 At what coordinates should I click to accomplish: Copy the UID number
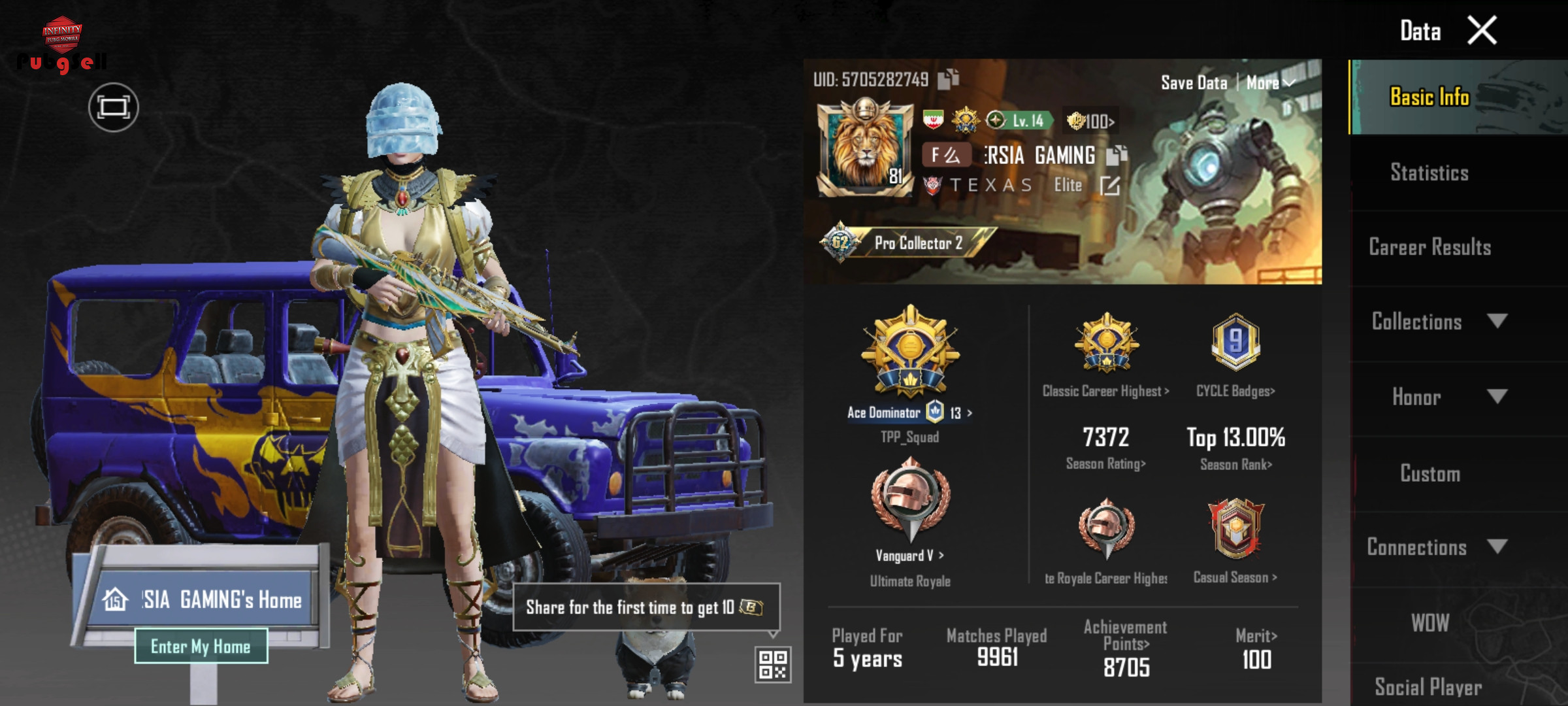tap(948, 79)
